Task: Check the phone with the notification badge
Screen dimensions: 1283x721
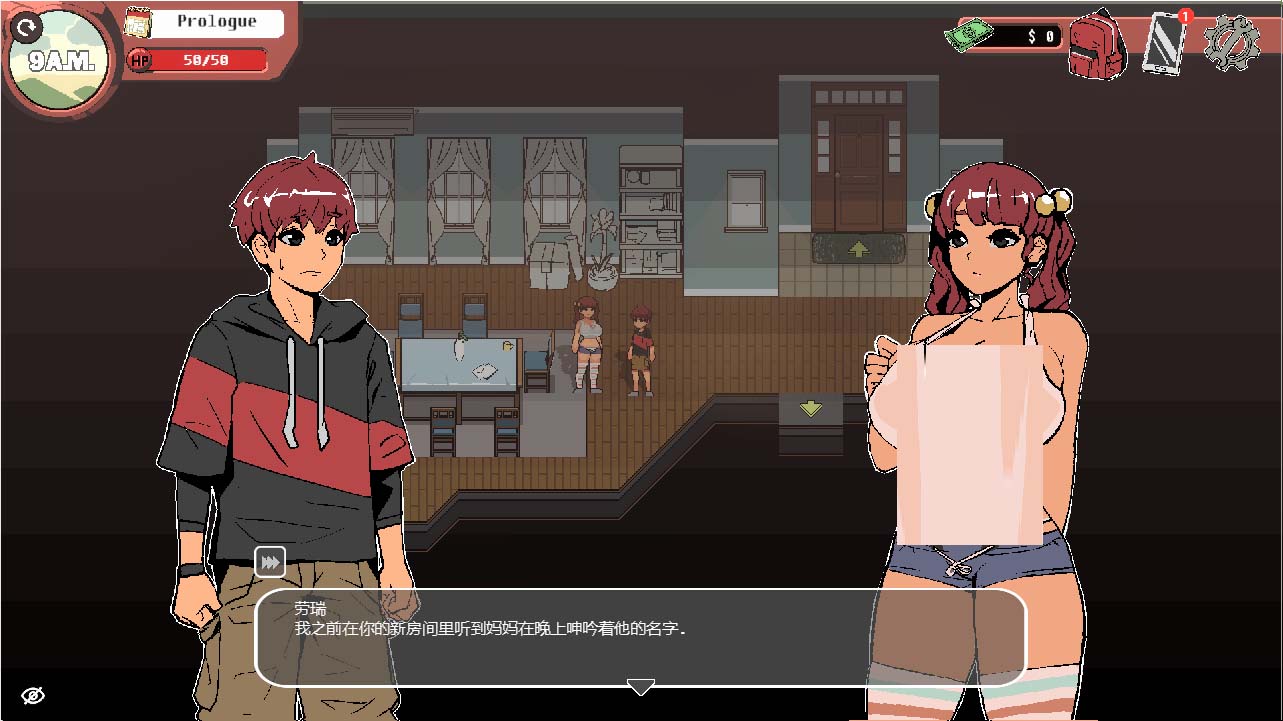Action: (1162, 47)
